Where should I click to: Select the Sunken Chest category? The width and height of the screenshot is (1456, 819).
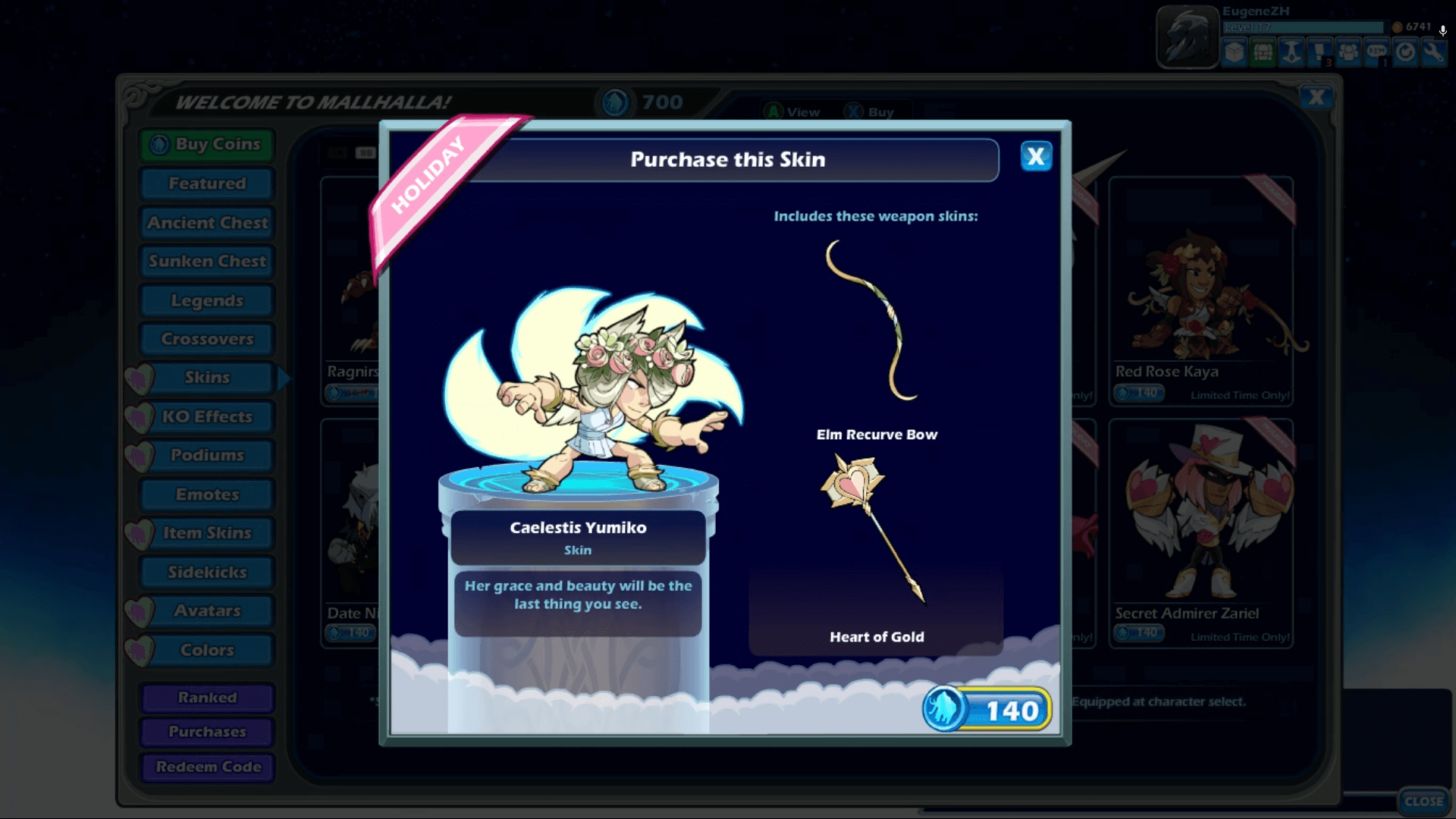[x=207, y=262]
